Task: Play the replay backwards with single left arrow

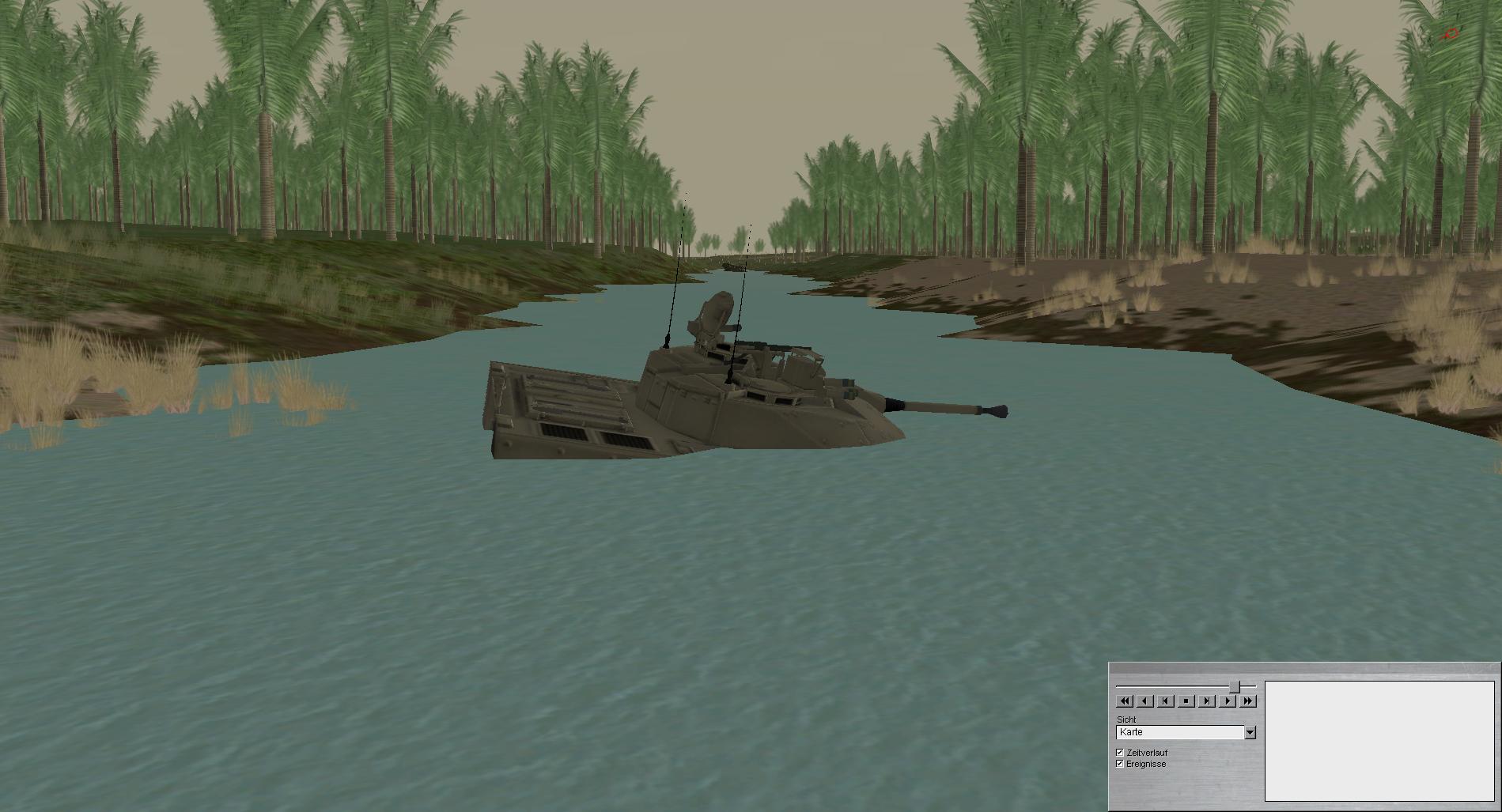Action: [1144, 701]
